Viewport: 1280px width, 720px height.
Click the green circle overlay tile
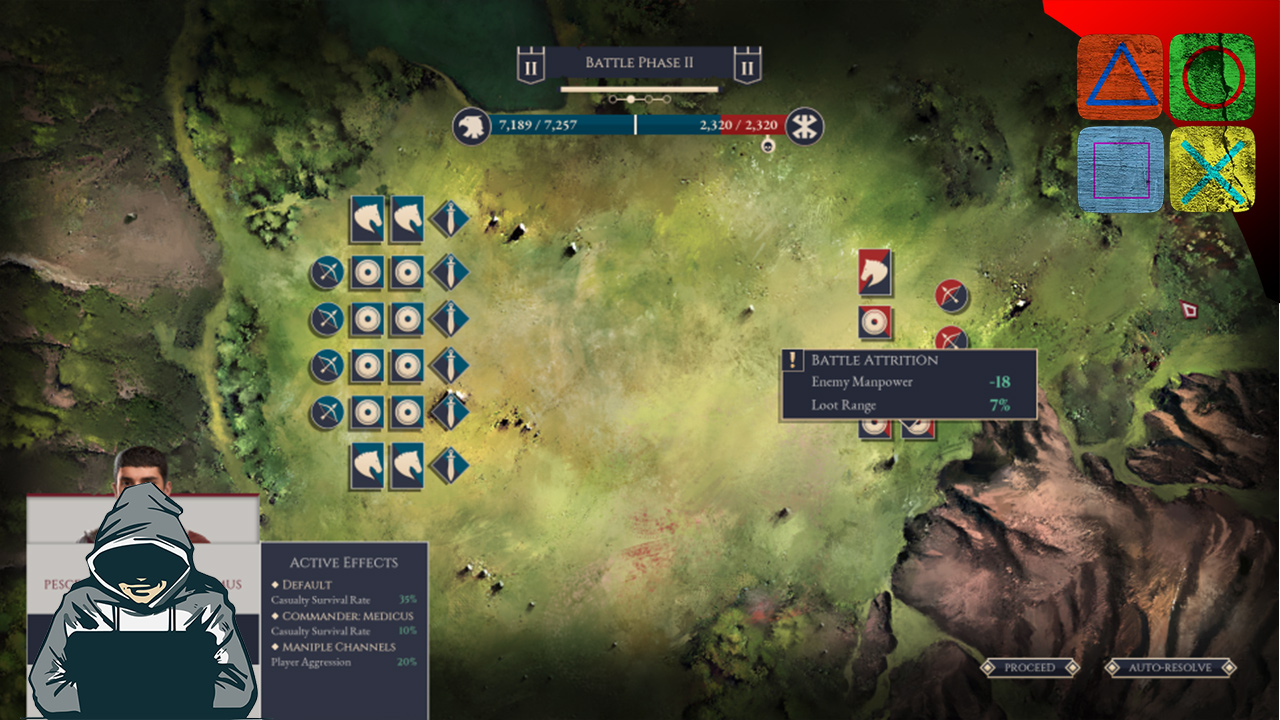[x=1212, y=77]
